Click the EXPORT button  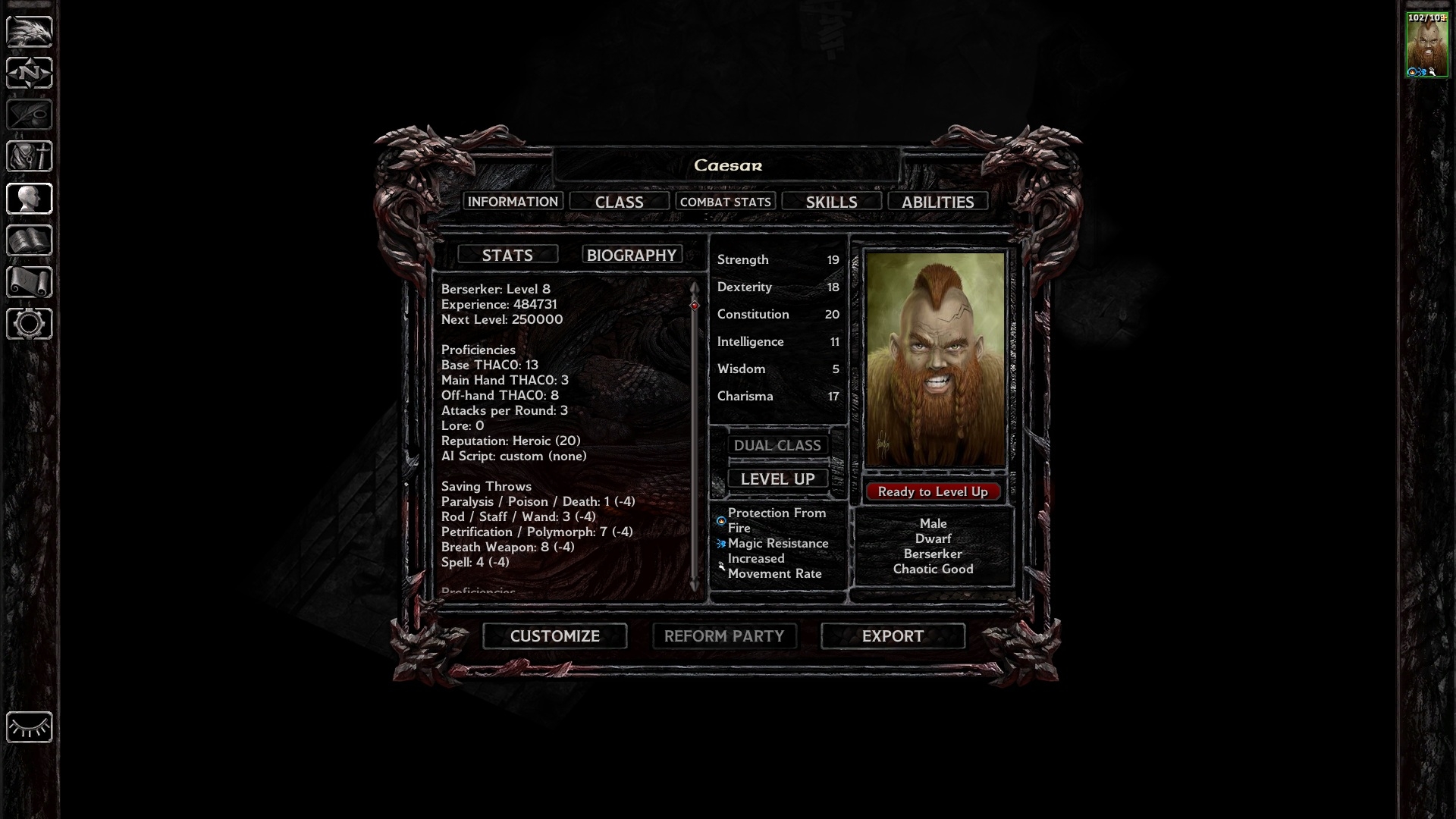893,636
